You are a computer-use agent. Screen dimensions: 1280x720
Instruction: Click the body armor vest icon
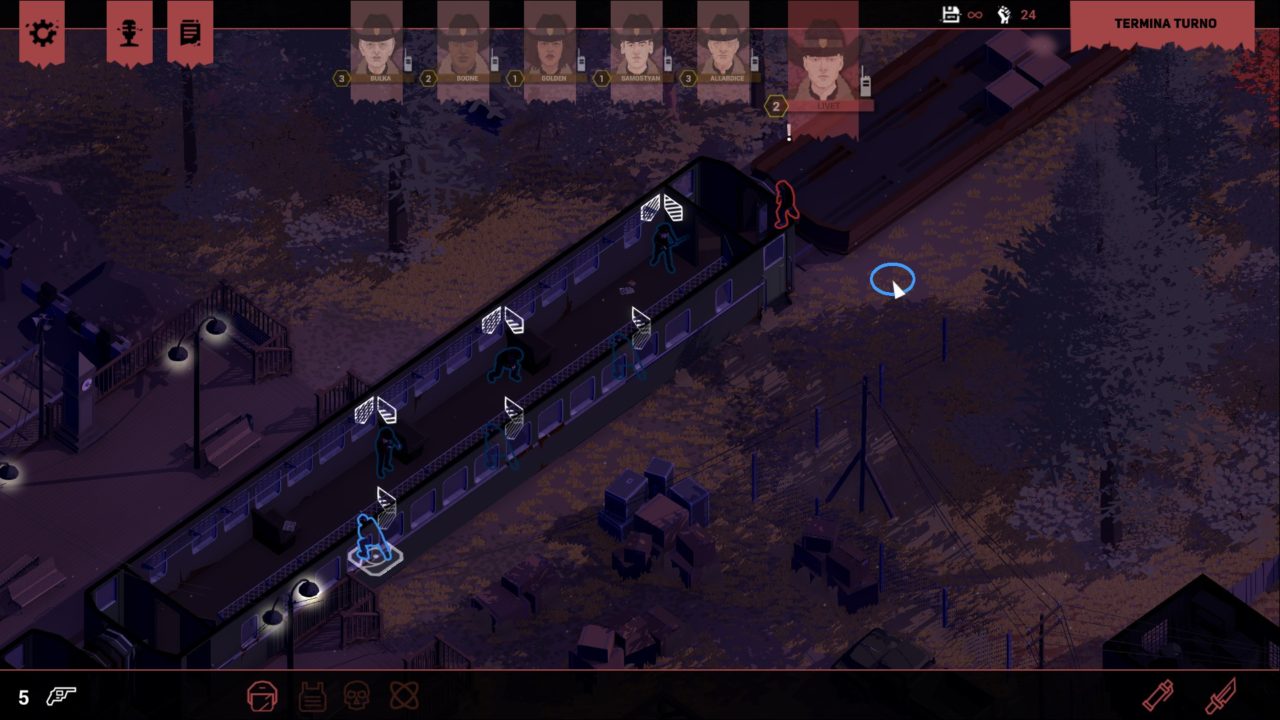(x=312, y=695)
